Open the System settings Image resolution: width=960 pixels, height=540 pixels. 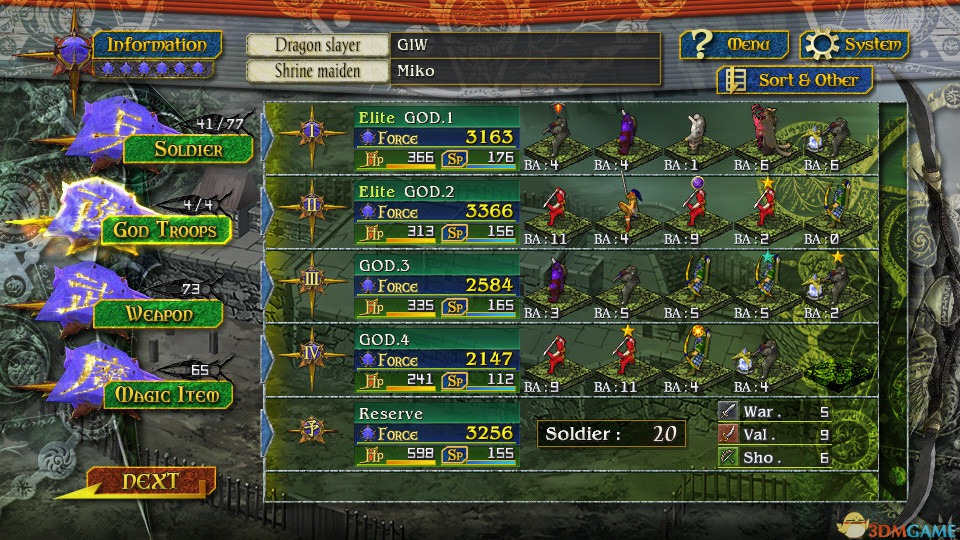(857, 45)
